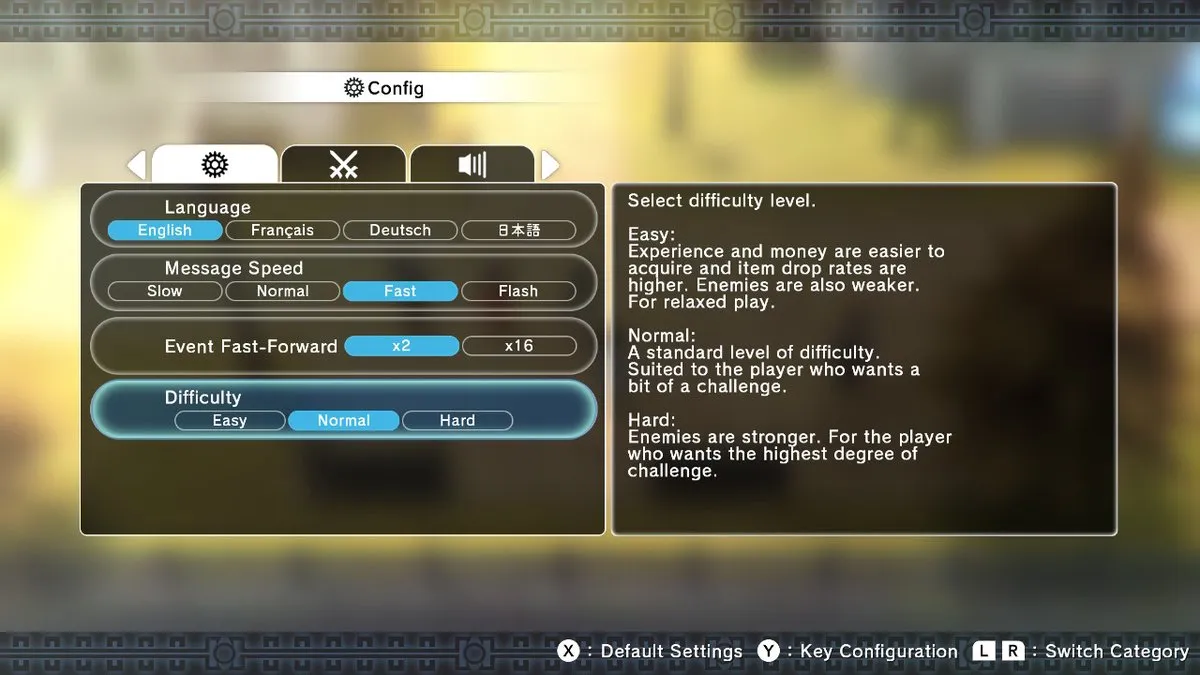
Task: Set language to English
Action: point(165,230)
